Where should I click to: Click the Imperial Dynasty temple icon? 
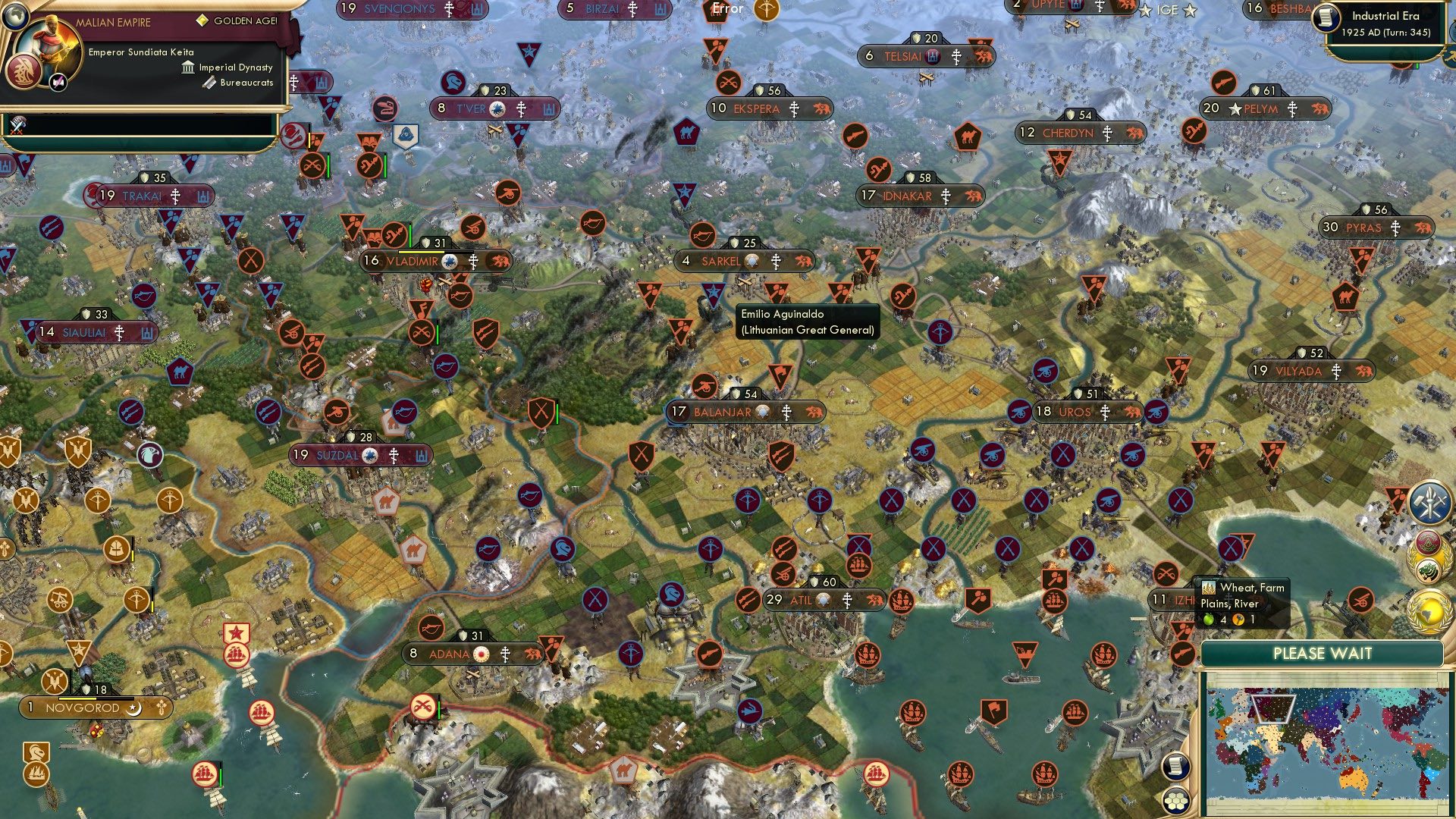[x=188, y=67]
